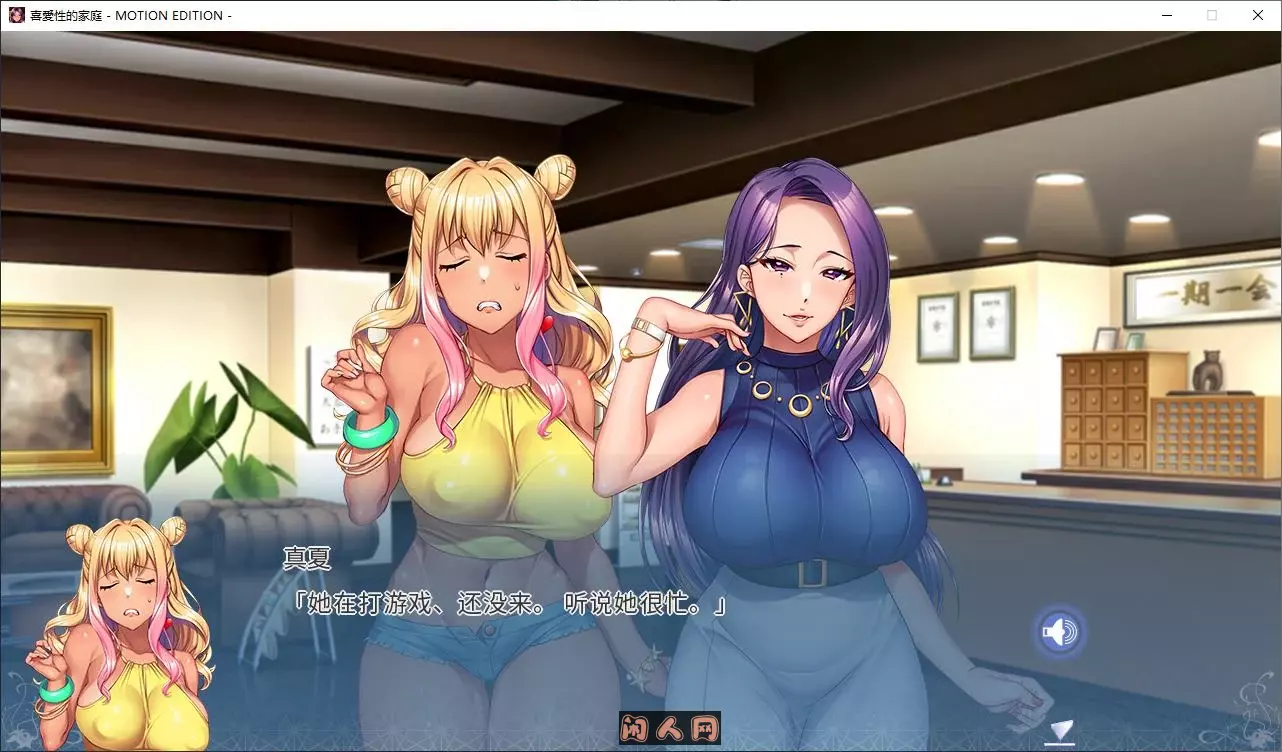Click the 闪人网 watermark logo
Viewport: 1282px width, 752px height.
point(671,729)
